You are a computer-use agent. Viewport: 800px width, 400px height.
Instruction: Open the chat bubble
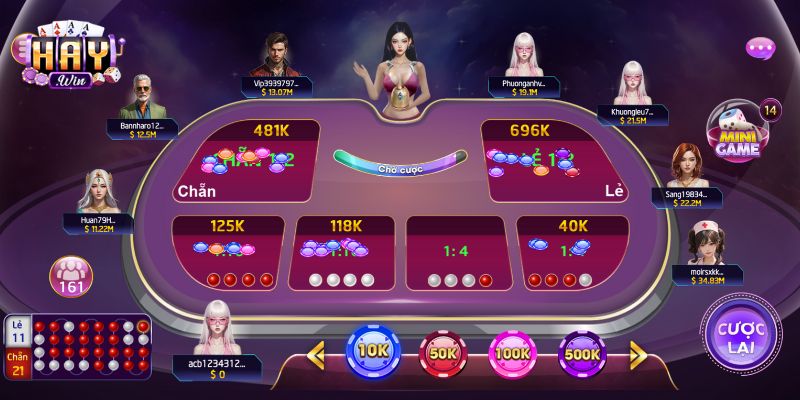click(760, 48)
